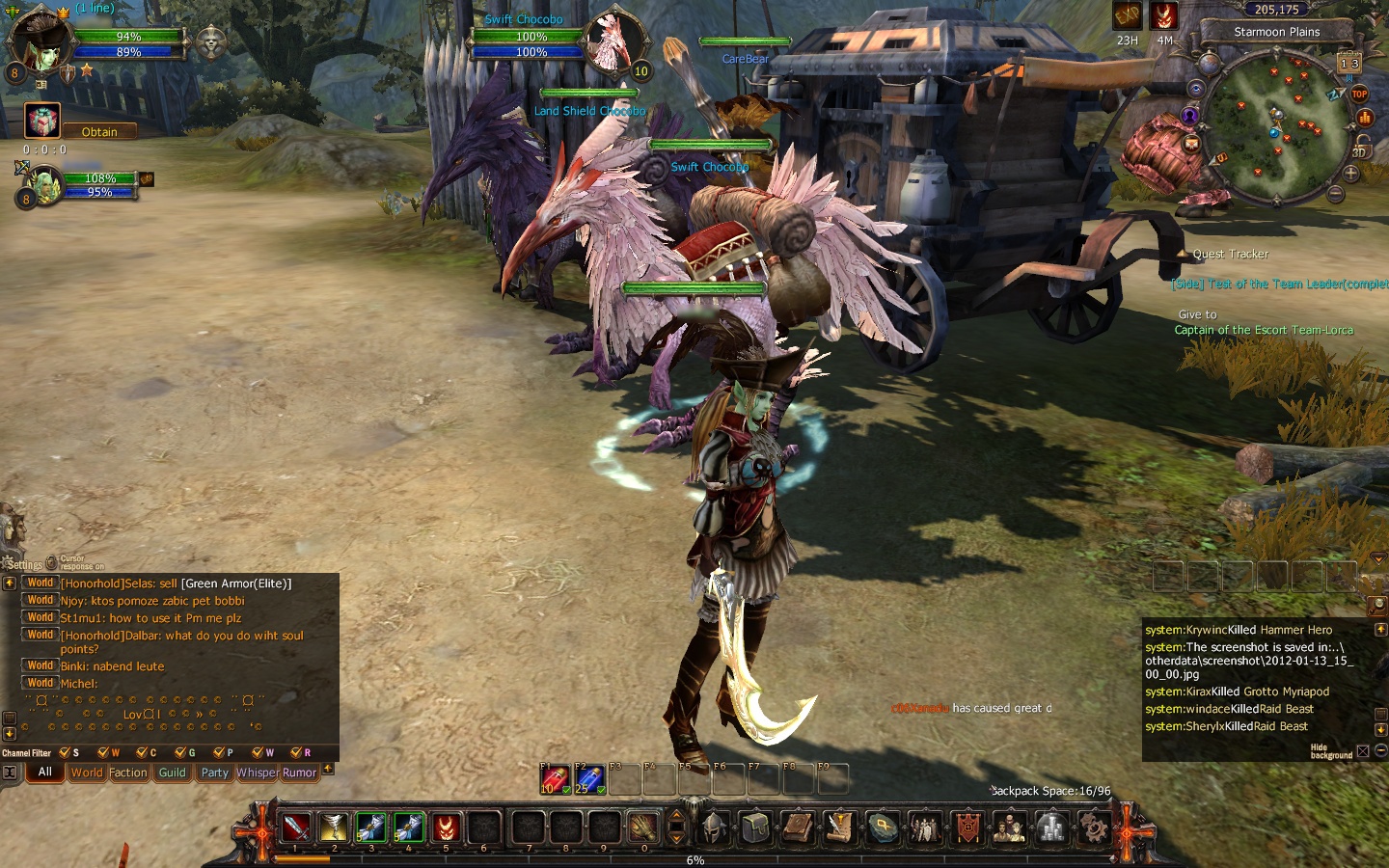
Task: Open the guild banner menu icon
Action: tap(967, 827)
